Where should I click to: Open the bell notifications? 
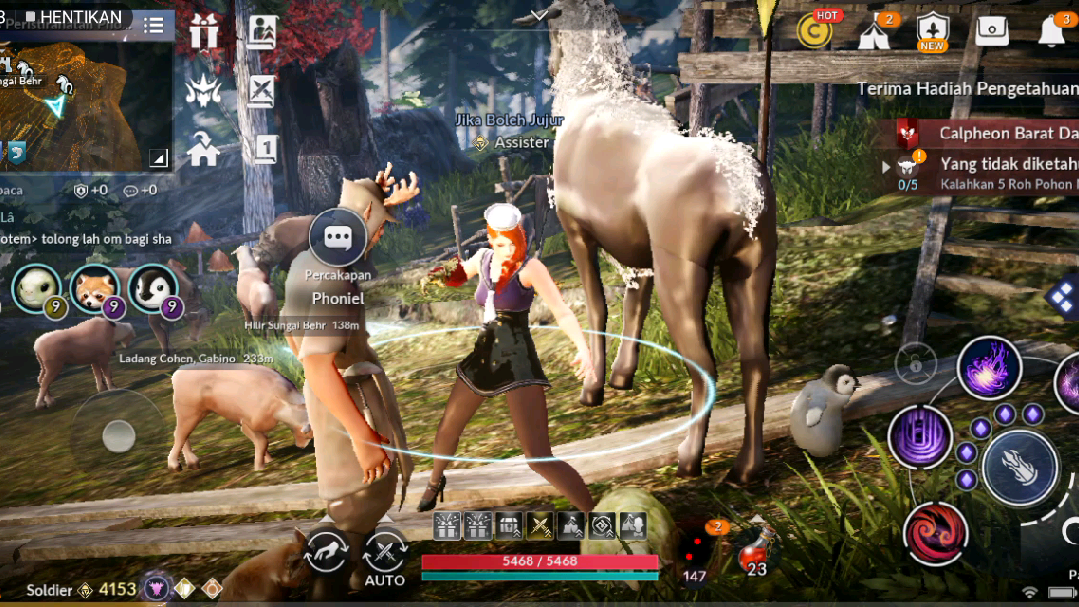[x=1051, y=31]
